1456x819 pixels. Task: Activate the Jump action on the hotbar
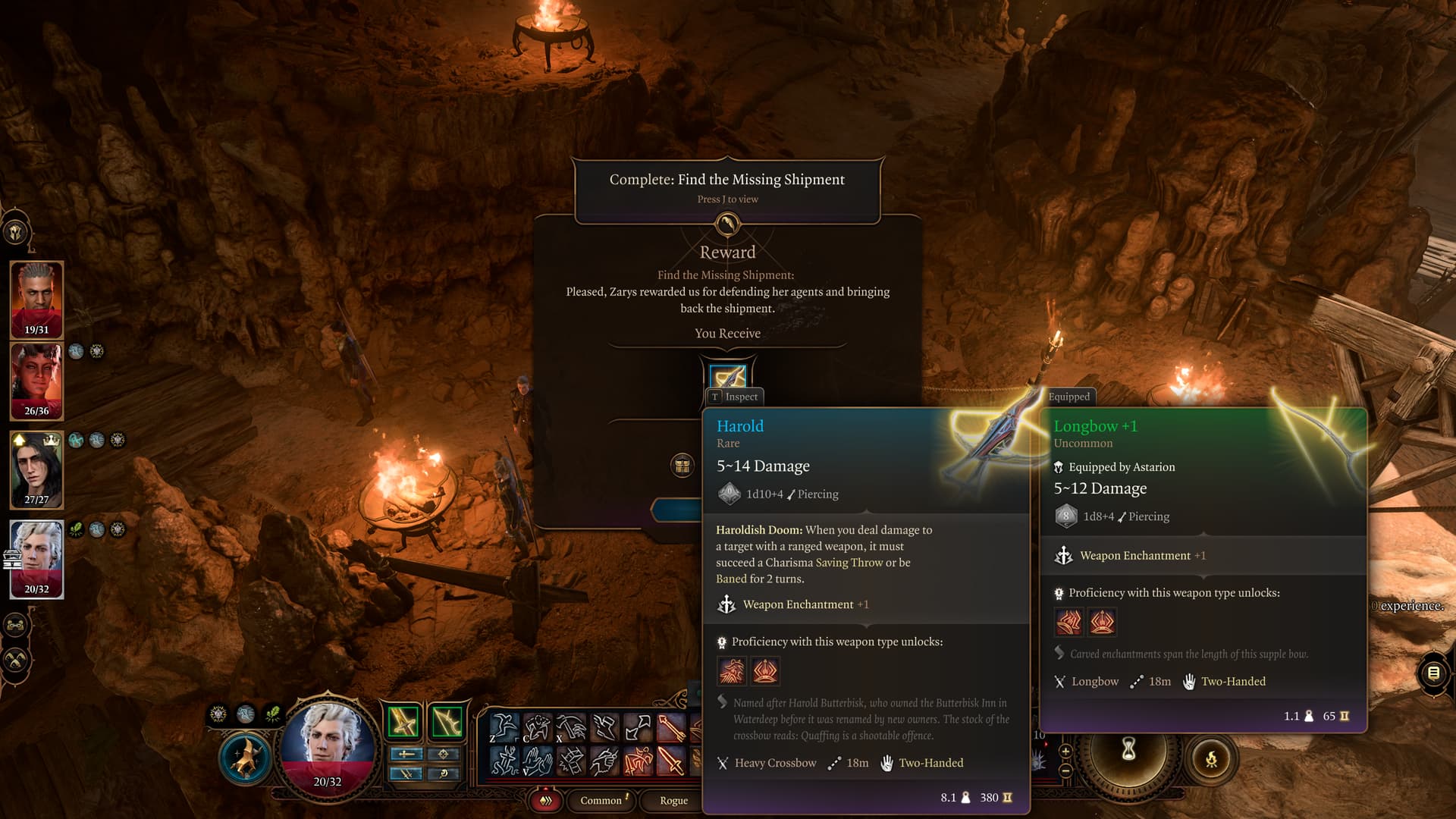coord(504,728)
